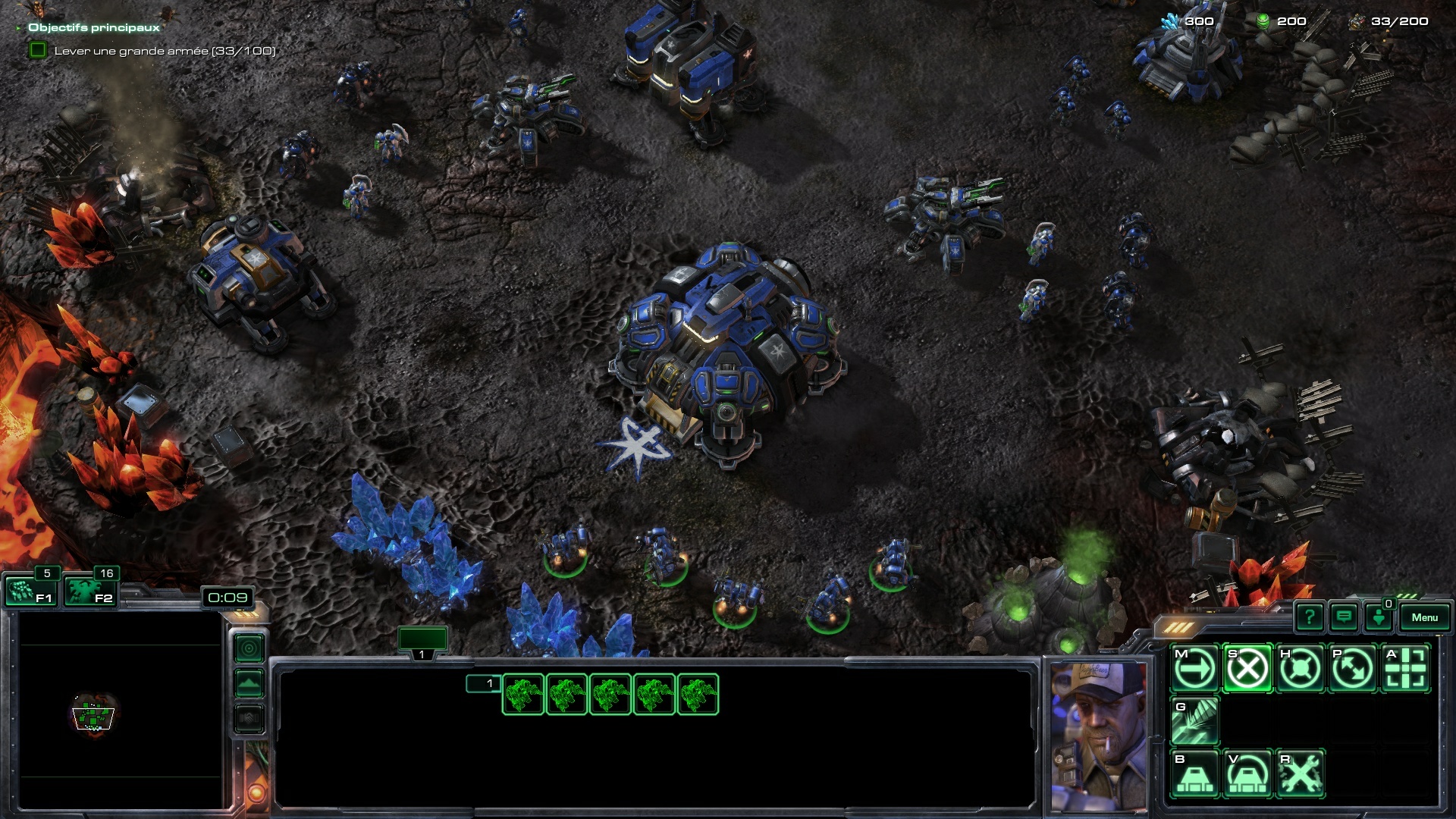The image size is (1456, 819).
Task: Open the chat message button
Action: [x=1344, y=617]
